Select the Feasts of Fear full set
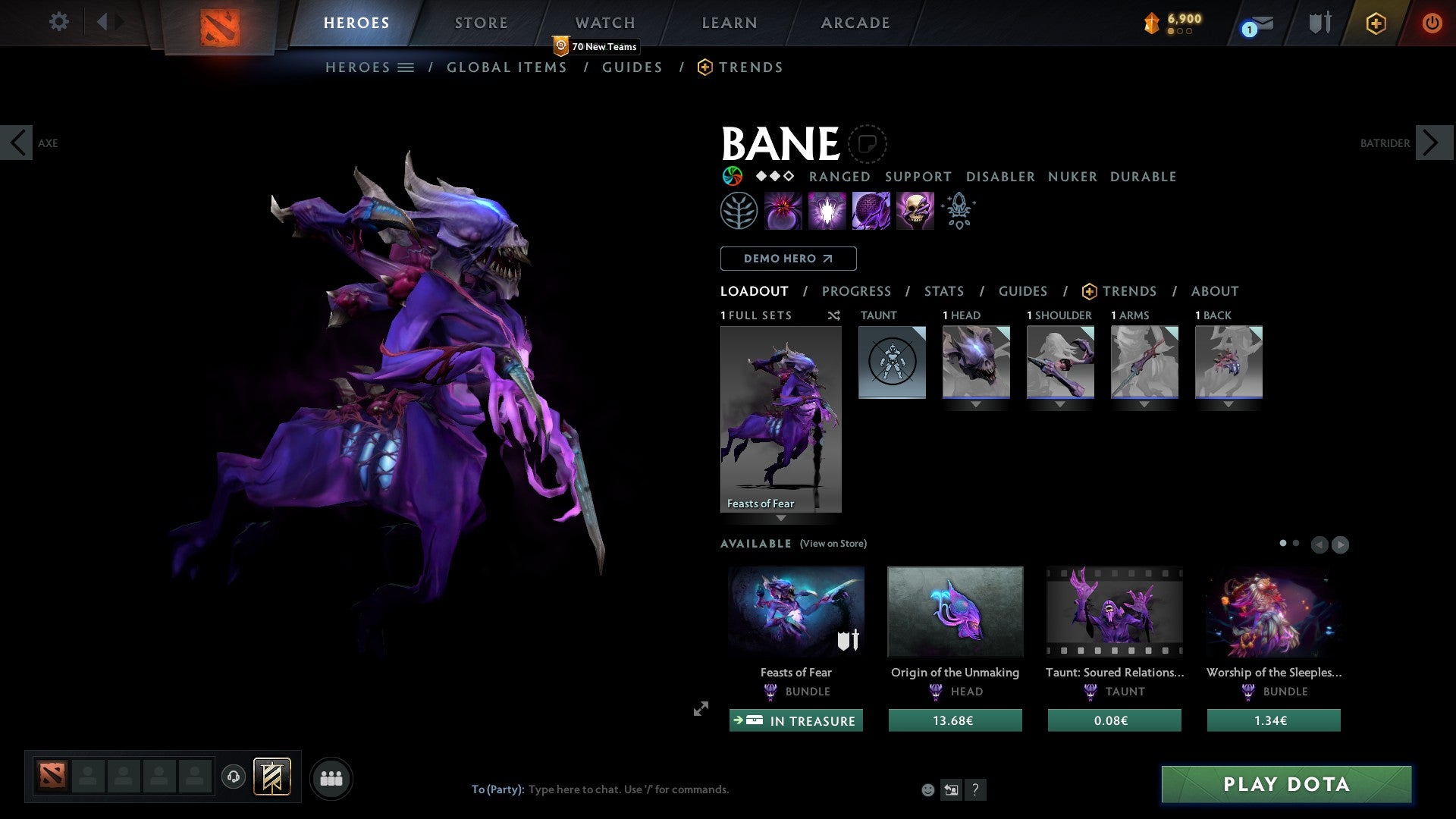The image size is (1456, 819). point(780,419)
